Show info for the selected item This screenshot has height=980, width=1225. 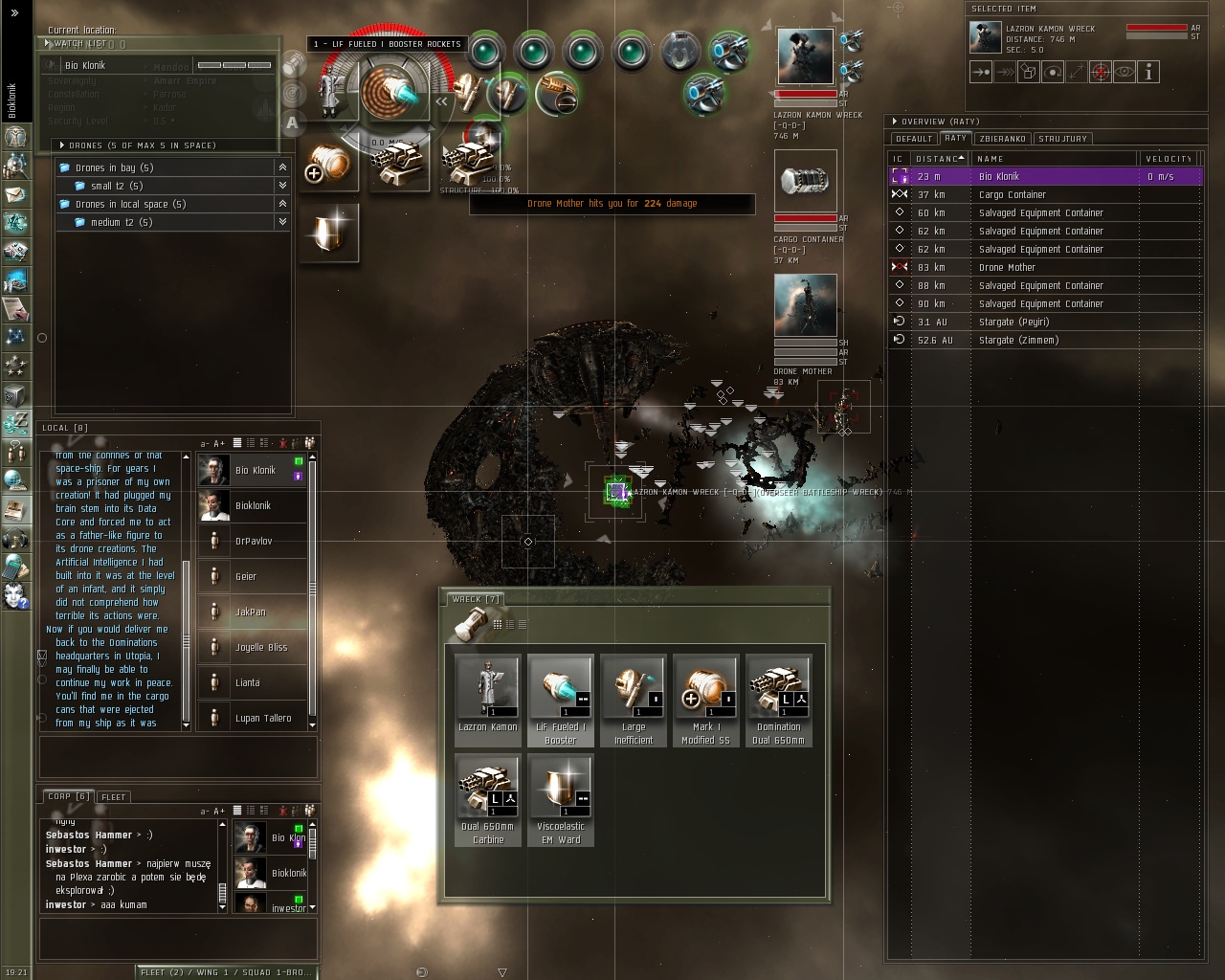[1148, 72]
